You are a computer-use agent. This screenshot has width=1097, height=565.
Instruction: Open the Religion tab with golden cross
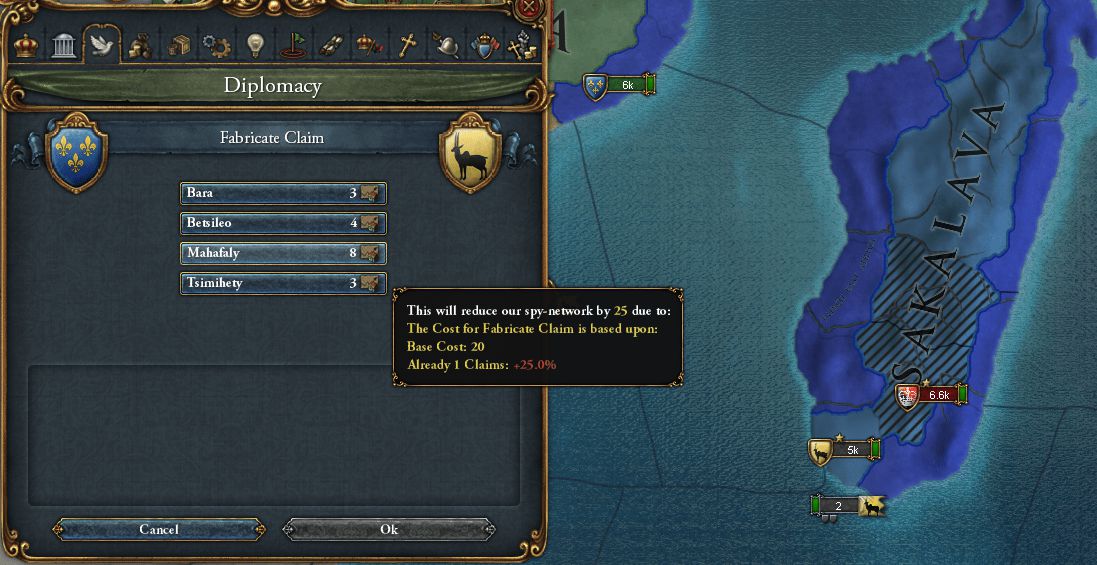tap(407, 45)
